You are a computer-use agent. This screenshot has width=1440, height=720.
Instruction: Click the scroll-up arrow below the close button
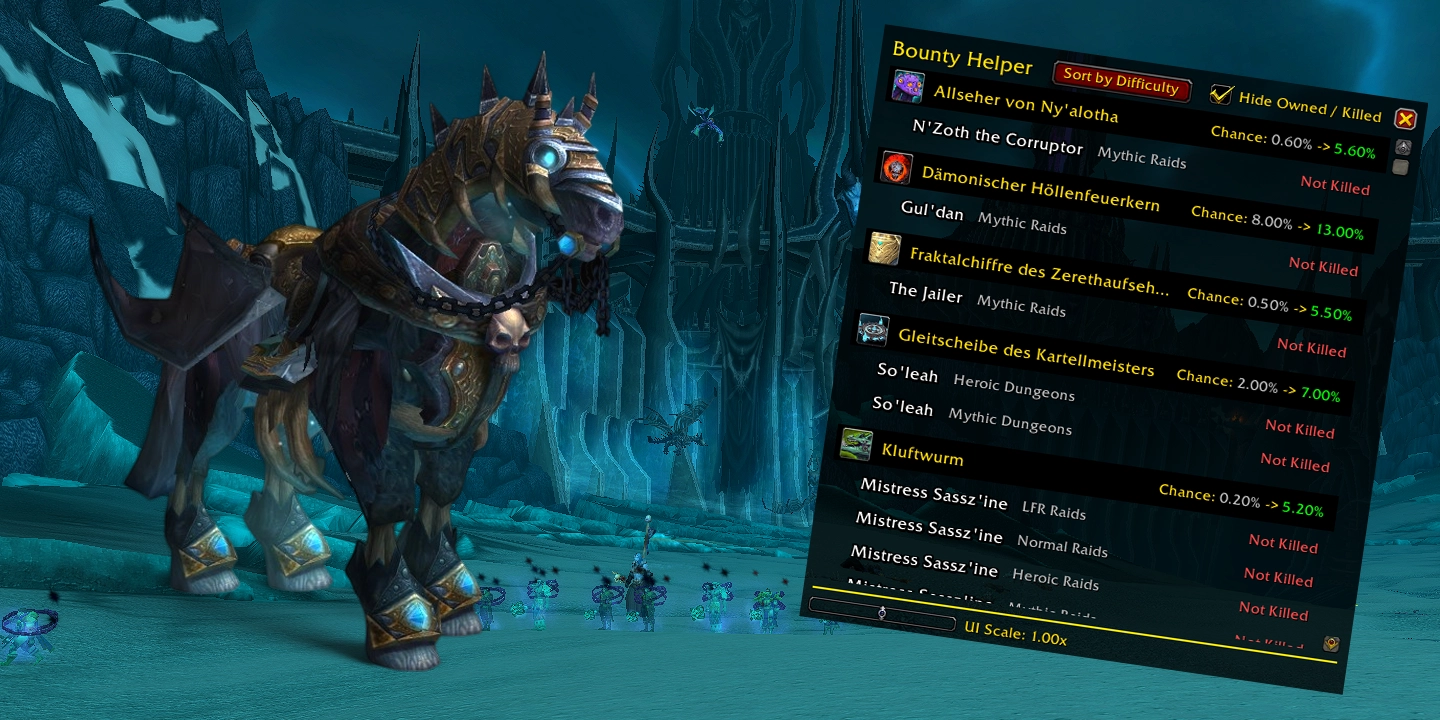(x=1402, y=146)
